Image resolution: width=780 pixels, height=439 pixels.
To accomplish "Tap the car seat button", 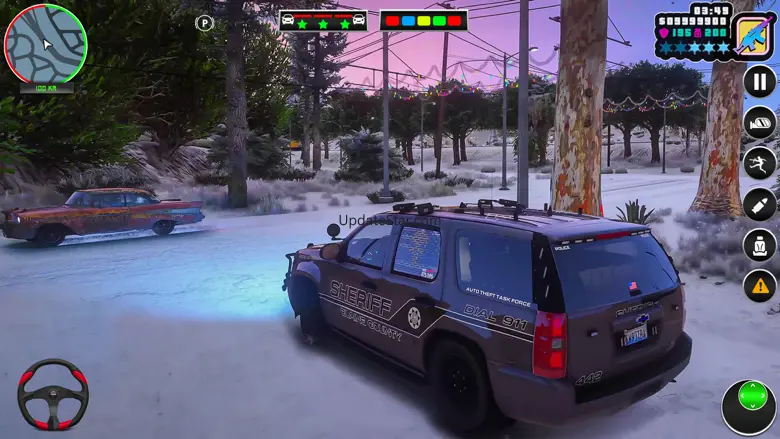I will (x=759, y=245).
